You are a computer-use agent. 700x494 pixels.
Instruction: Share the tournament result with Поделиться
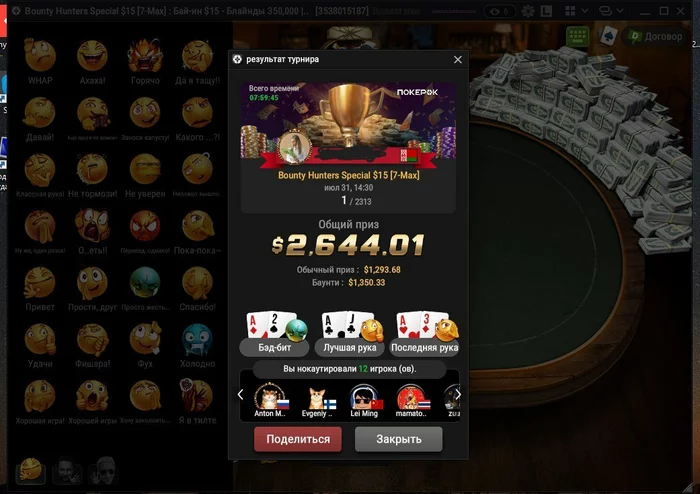point(298,439)
